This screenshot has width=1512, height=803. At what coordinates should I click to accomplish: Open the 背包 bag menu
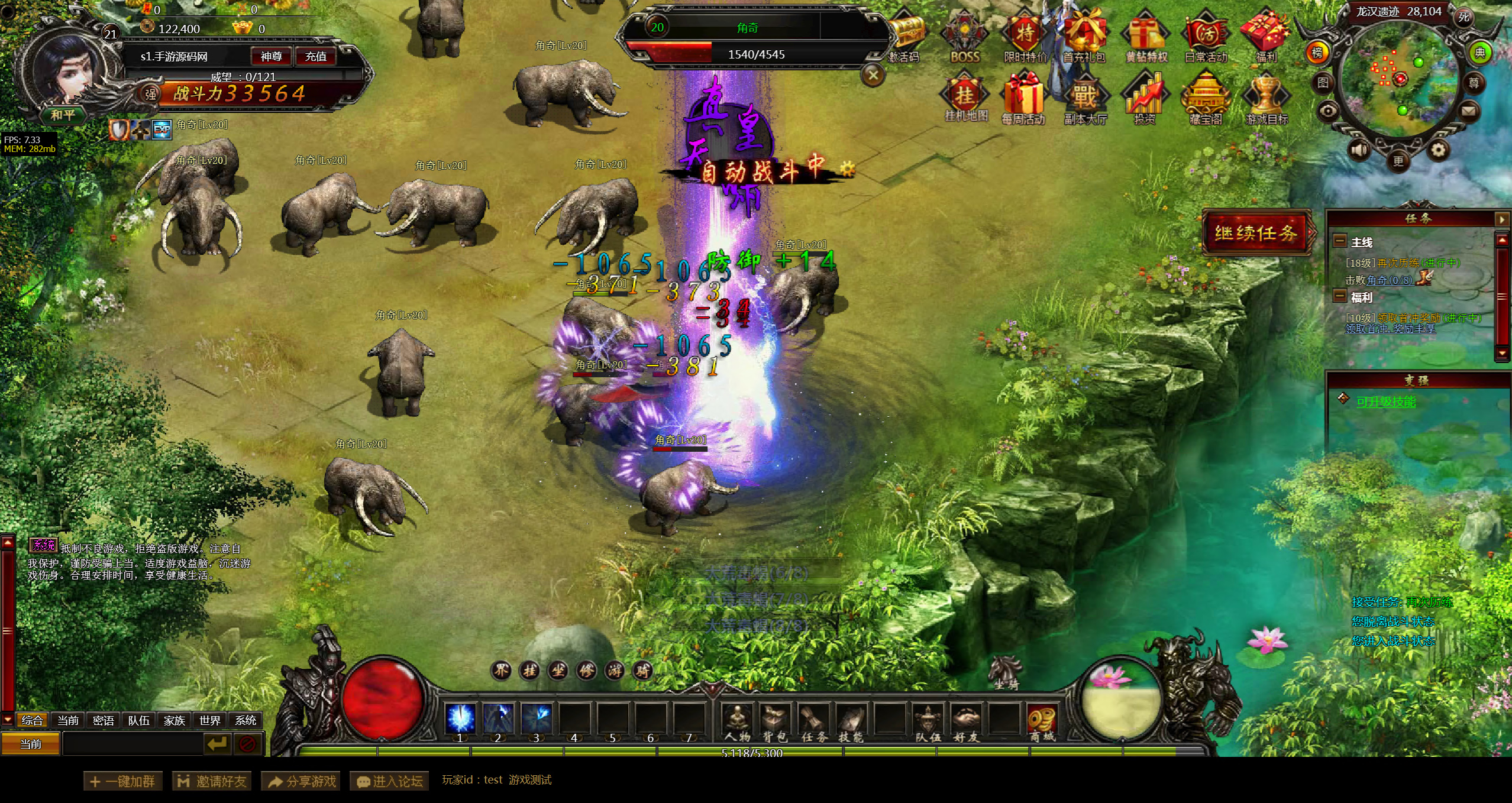[x=774, y=722]
